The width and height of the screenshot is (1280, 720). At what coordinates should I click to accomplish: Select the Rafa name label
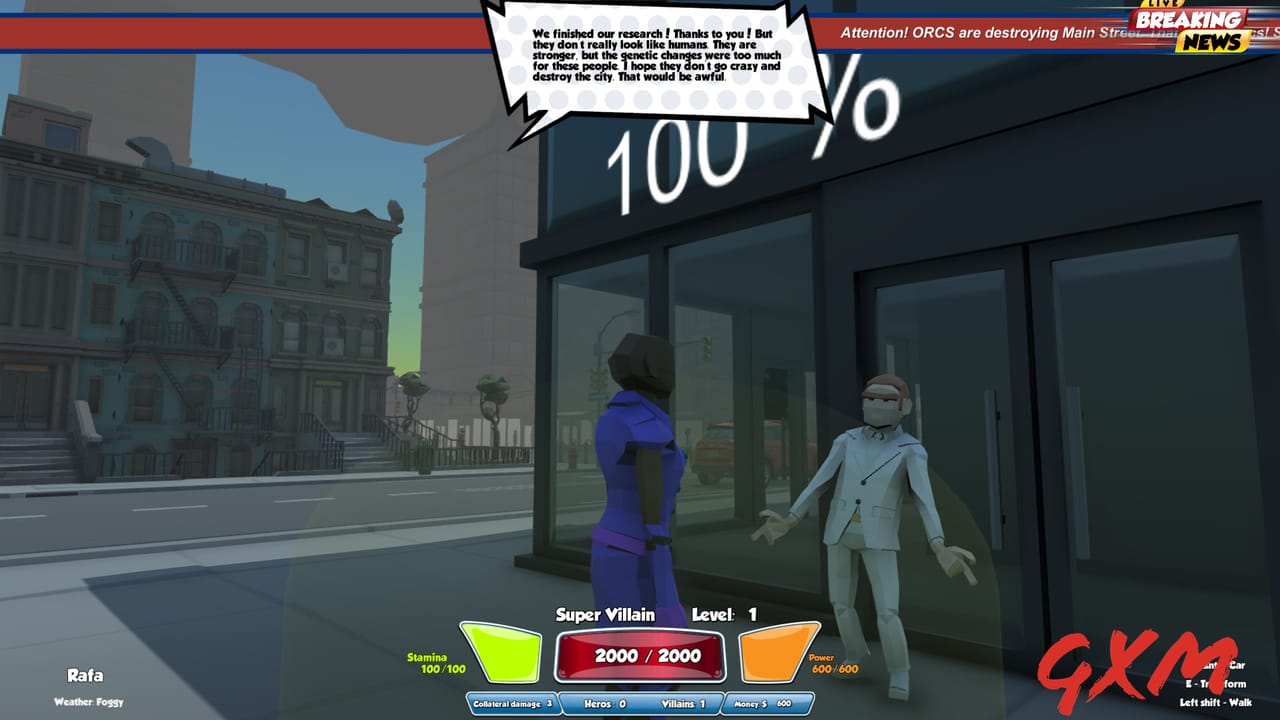tap(86, 677)
